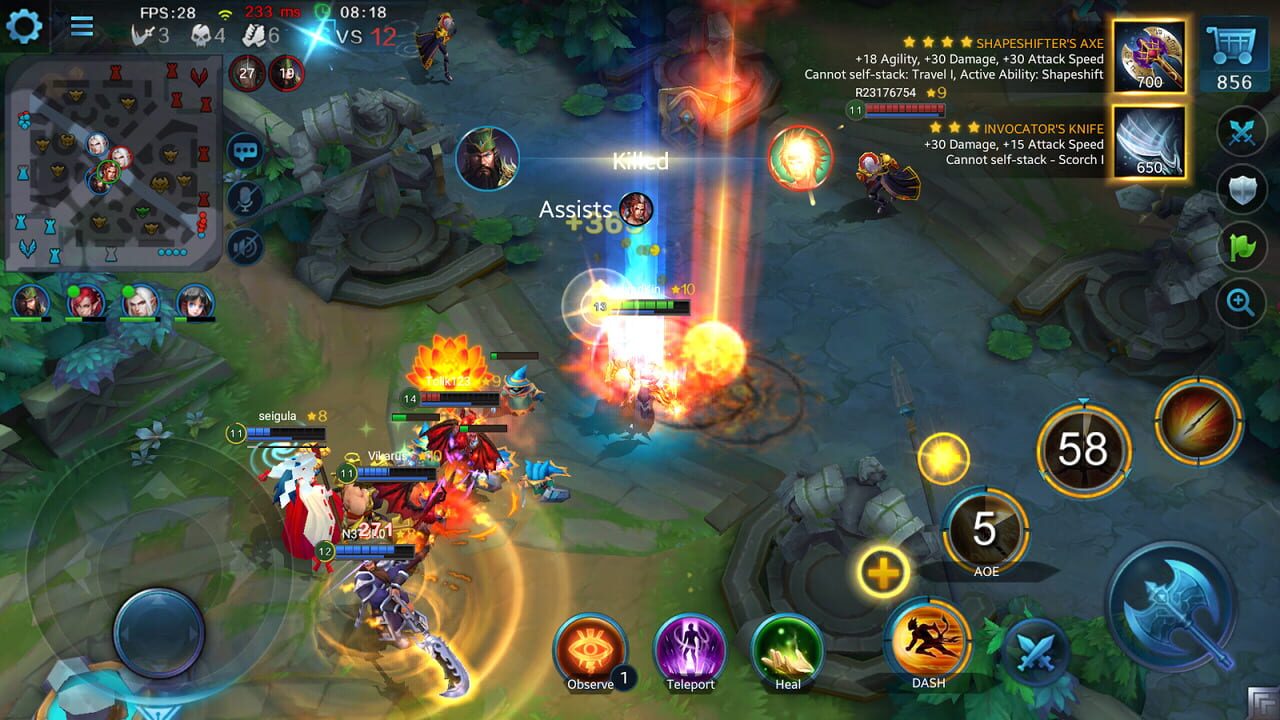The height and width of the screenshot is (720, 1280).
Task: Toggle the map zoom magnifier
Action: 1241,301
